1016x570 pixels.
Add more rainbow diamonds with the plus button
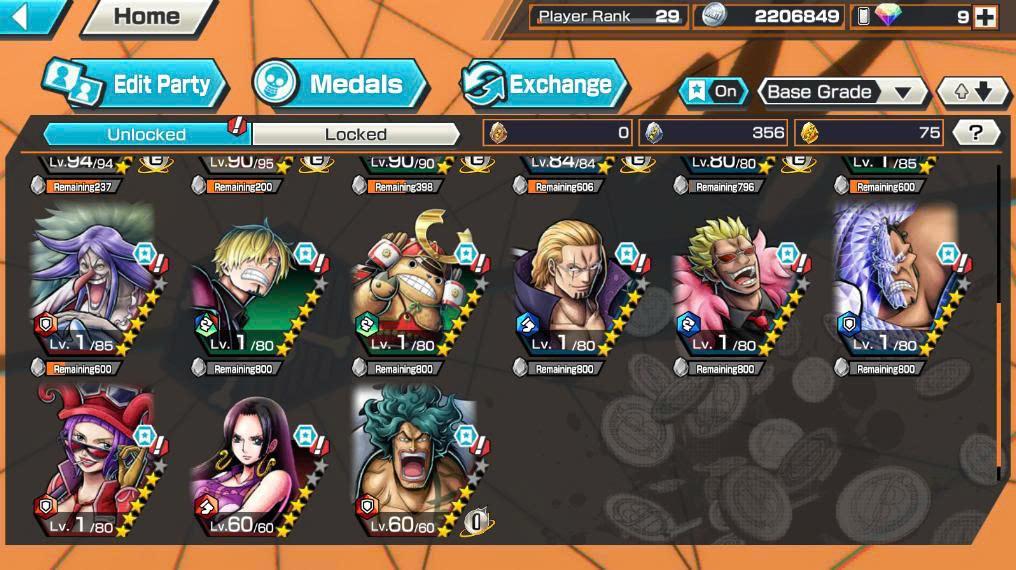pyautogui.click(x=984, y=16)
